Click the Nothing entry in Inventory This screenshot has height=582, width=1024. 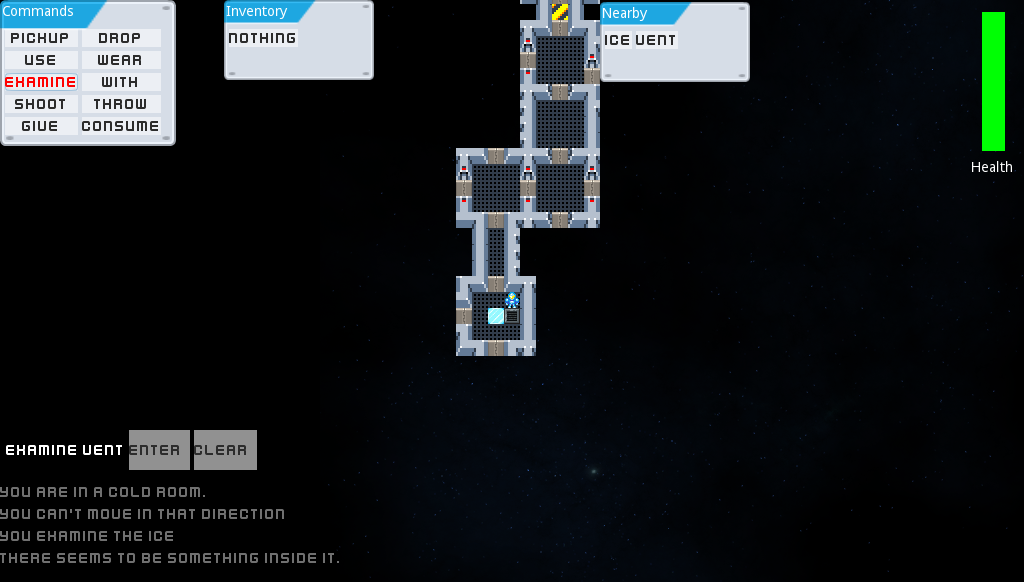pyautogui.click(x=262, y=38)
